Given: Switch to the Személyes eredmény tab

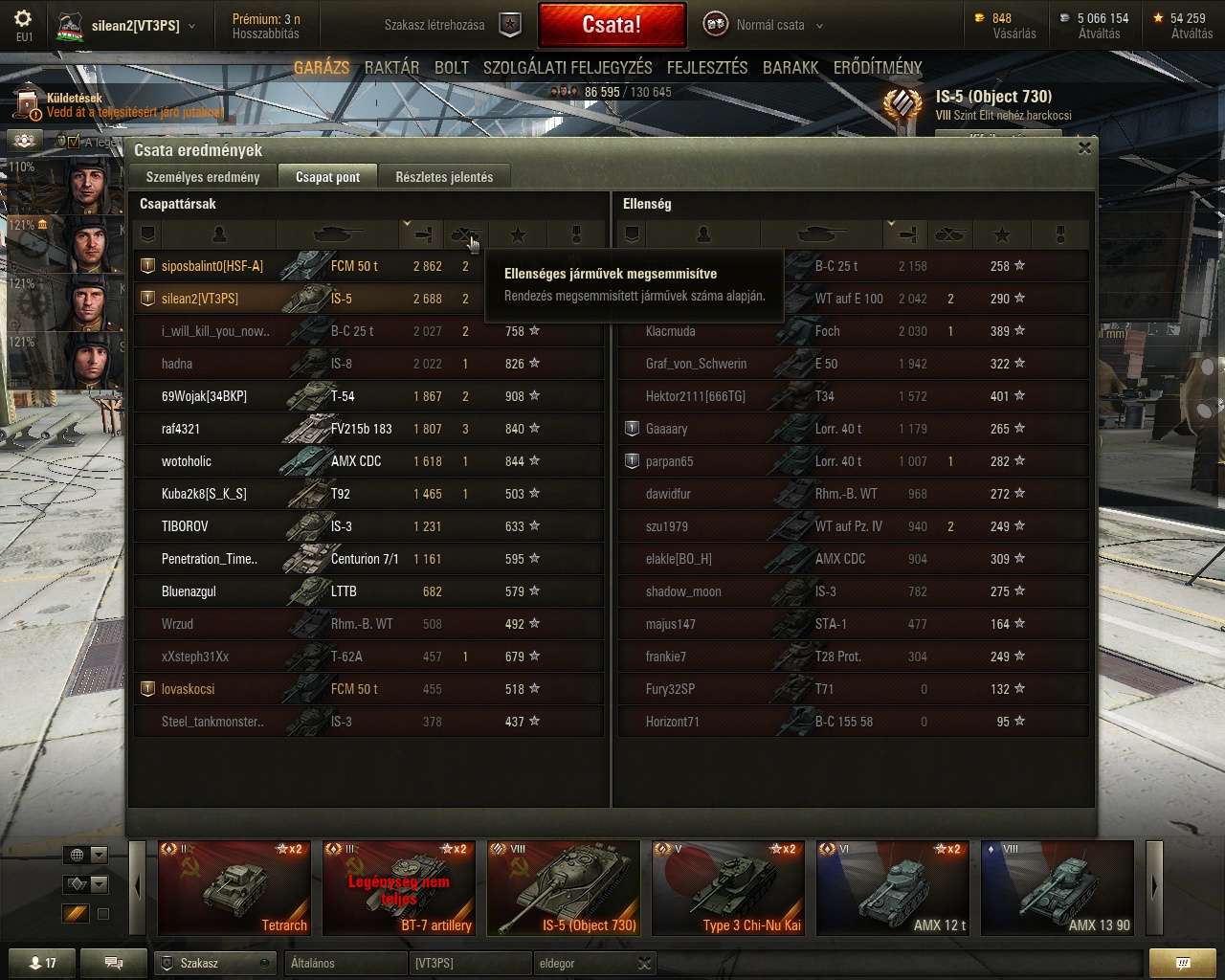Looking at the screenshot, I should coord(203,177).
